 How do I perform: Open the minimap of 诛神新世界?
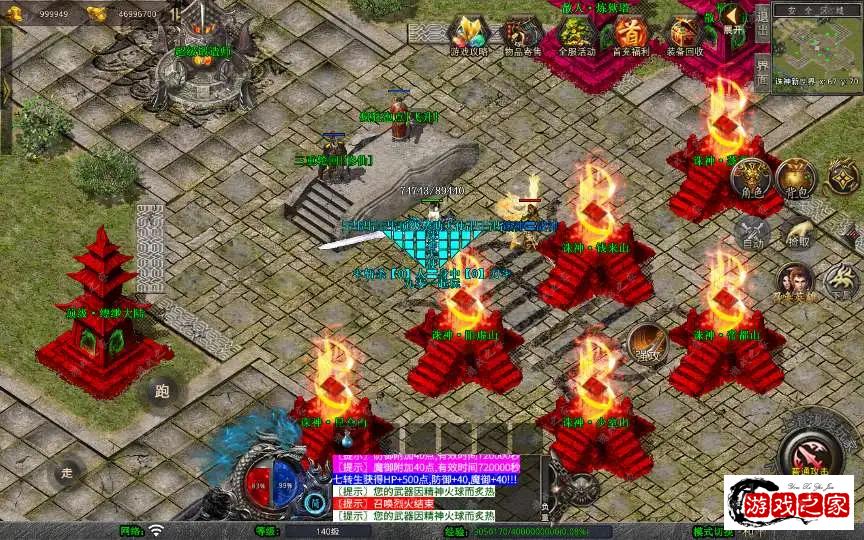pos(816,44)
